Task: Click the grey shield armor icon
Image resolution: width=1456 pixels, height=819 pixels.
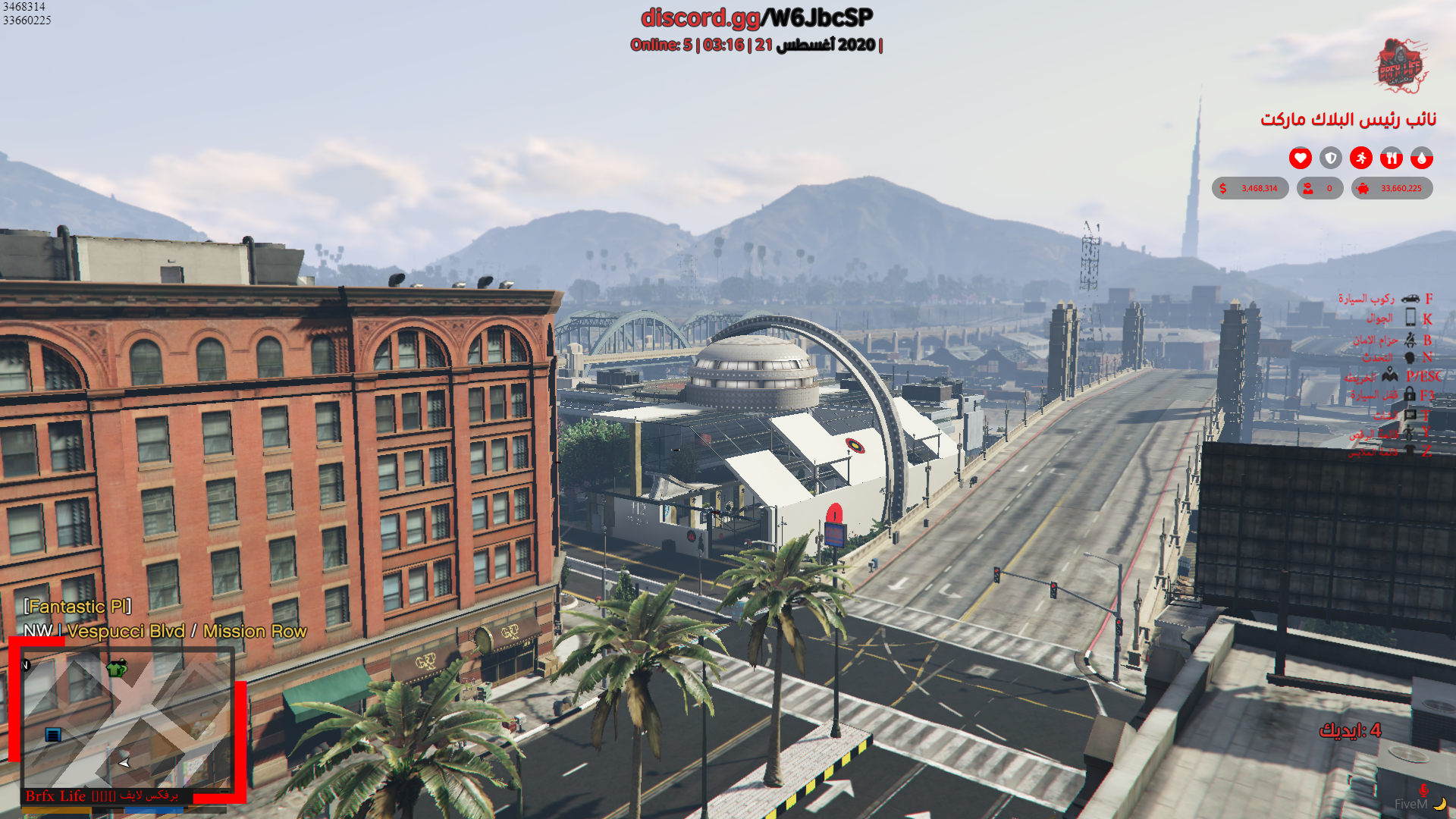Action: pyautogui.click(x=1330, y=158)
